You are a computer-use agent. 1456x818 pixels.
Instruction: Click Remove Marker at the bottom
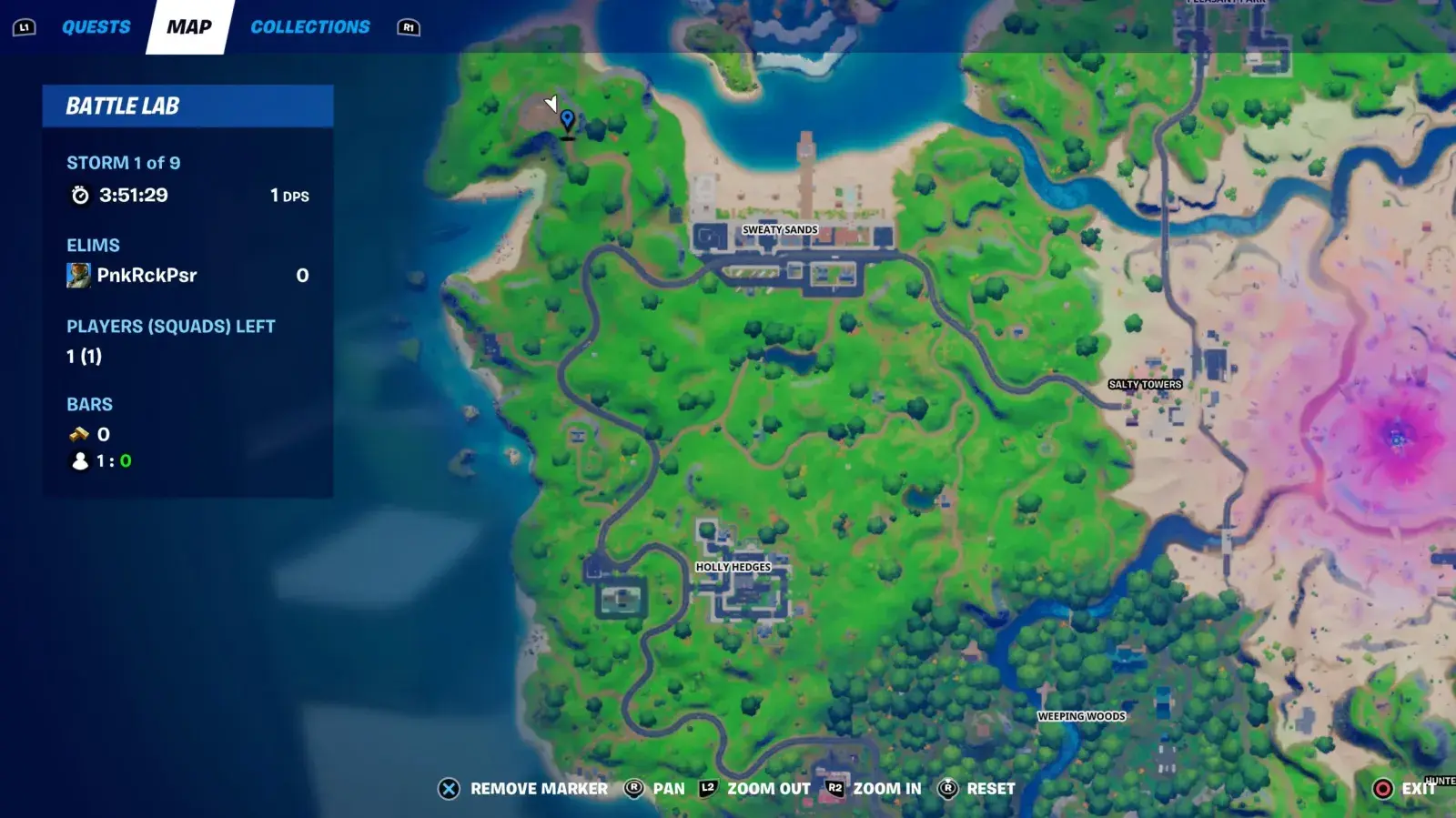tap(538, 789)
